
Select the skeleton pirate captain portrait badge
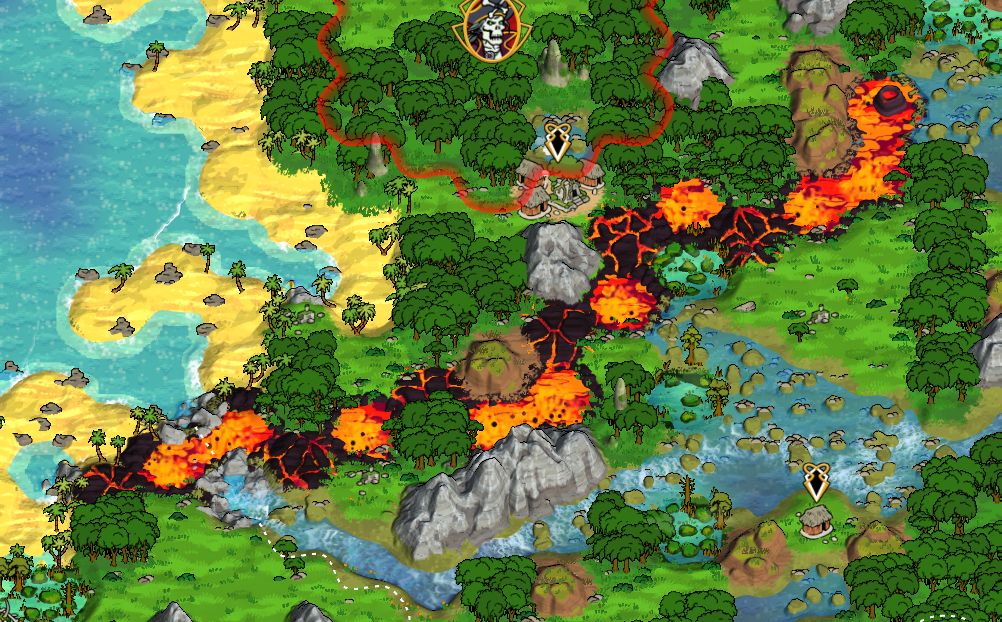(x=493, y=28)
